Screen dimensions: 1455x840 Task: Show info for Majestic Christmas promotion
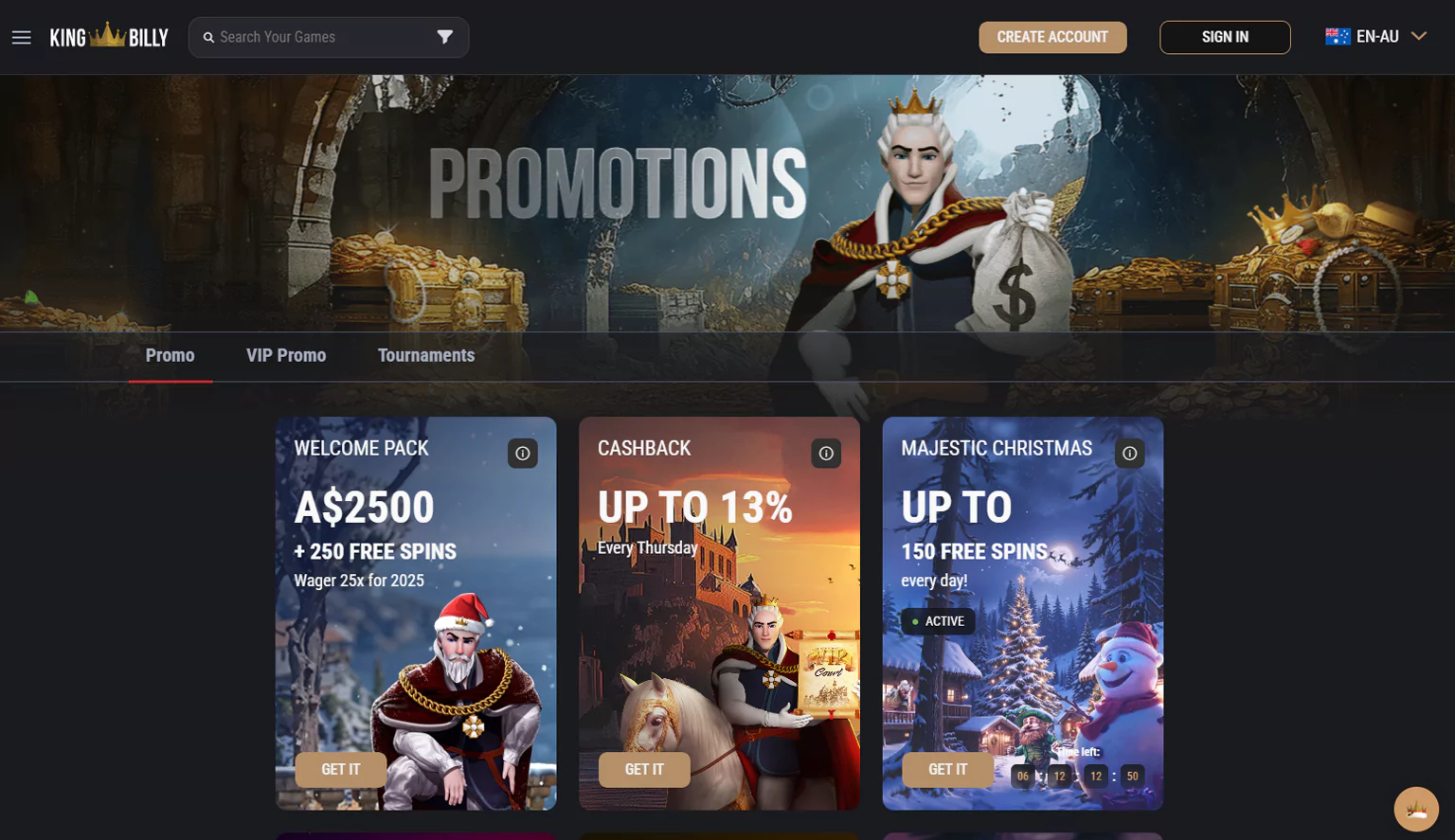(1130, 454)
